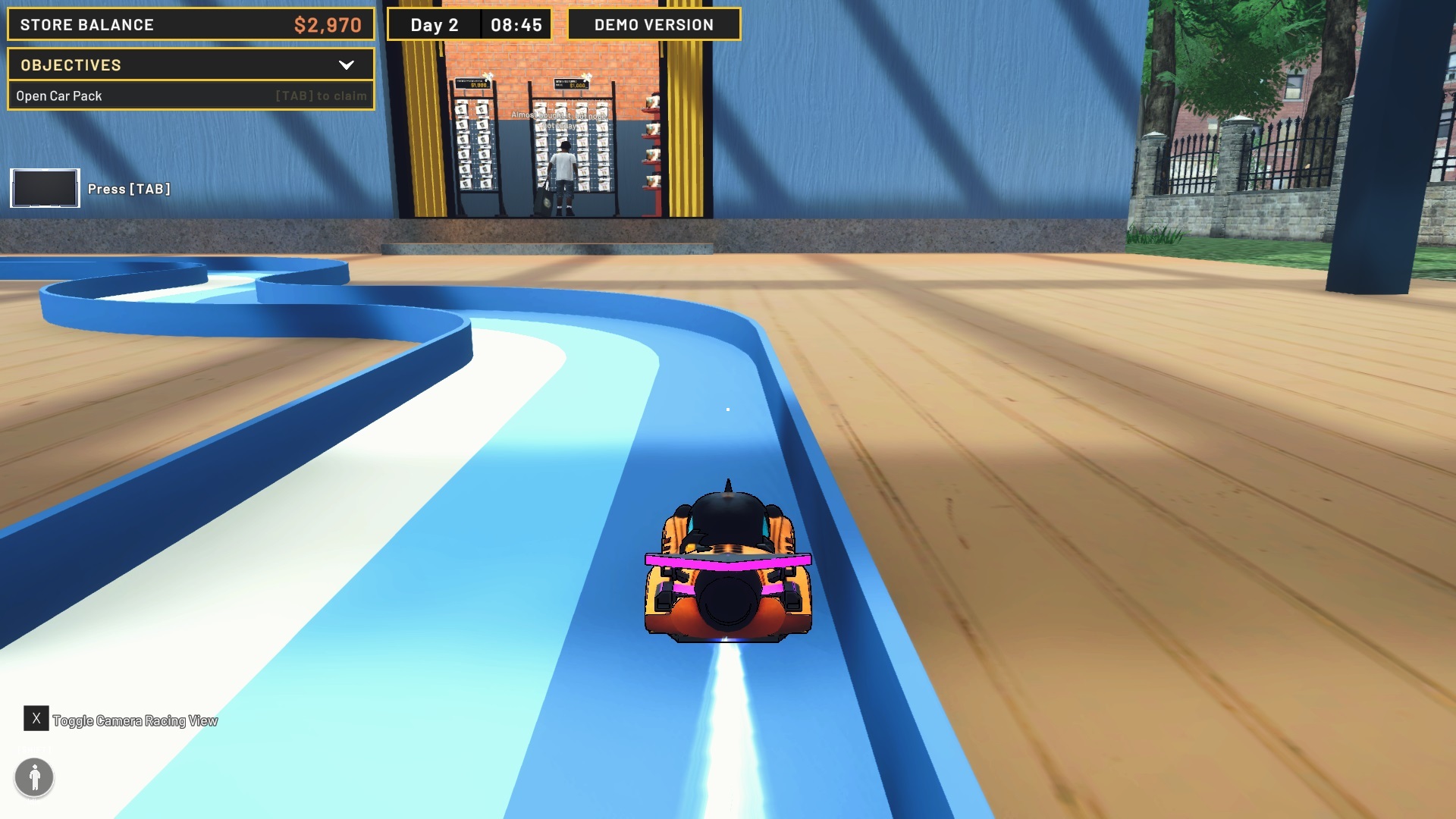Click the right $1,000 price sign
This screenshot has height=819, width=1456.
[571, 84]
